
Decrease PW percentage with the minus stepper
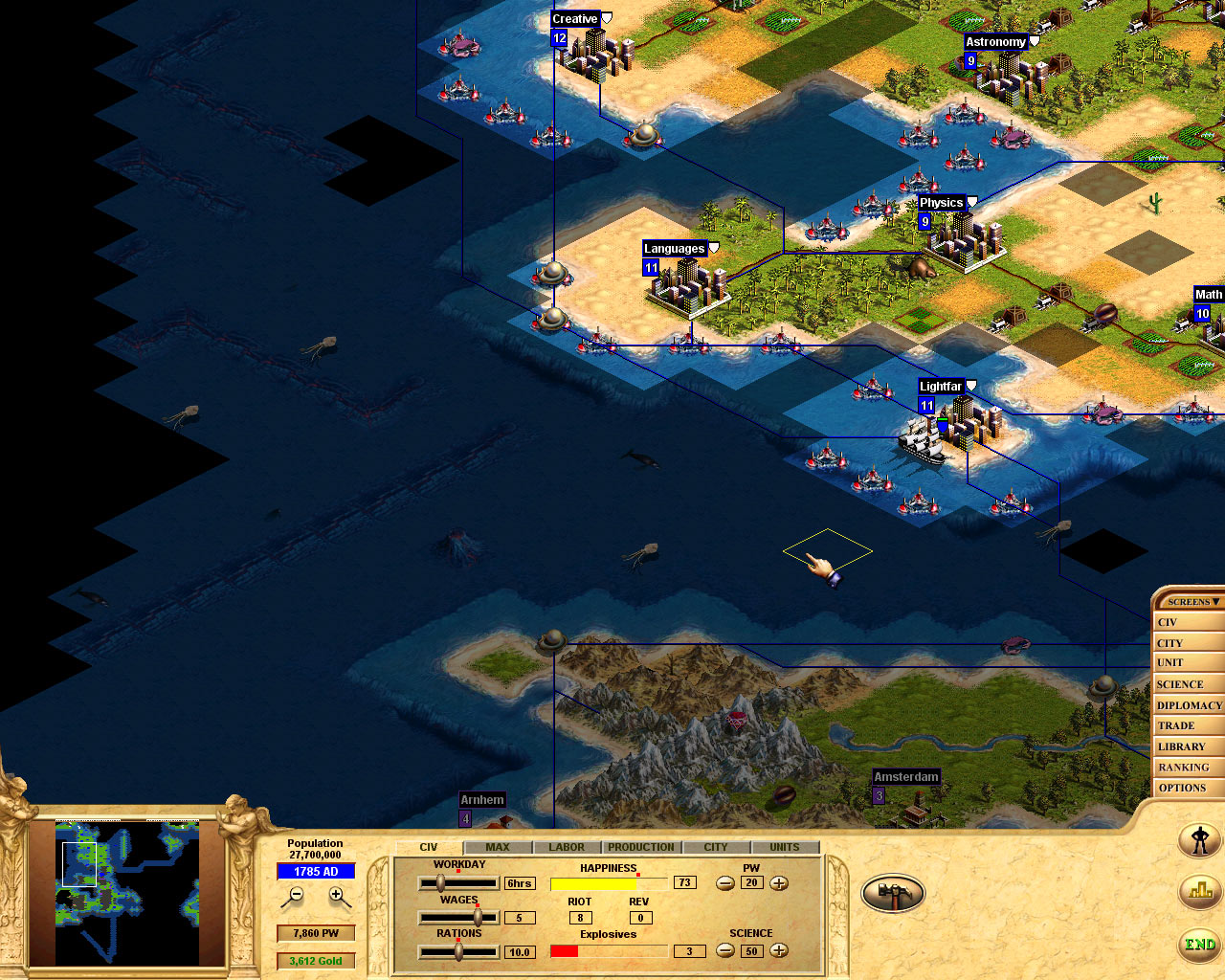click(x=725, y=884)
